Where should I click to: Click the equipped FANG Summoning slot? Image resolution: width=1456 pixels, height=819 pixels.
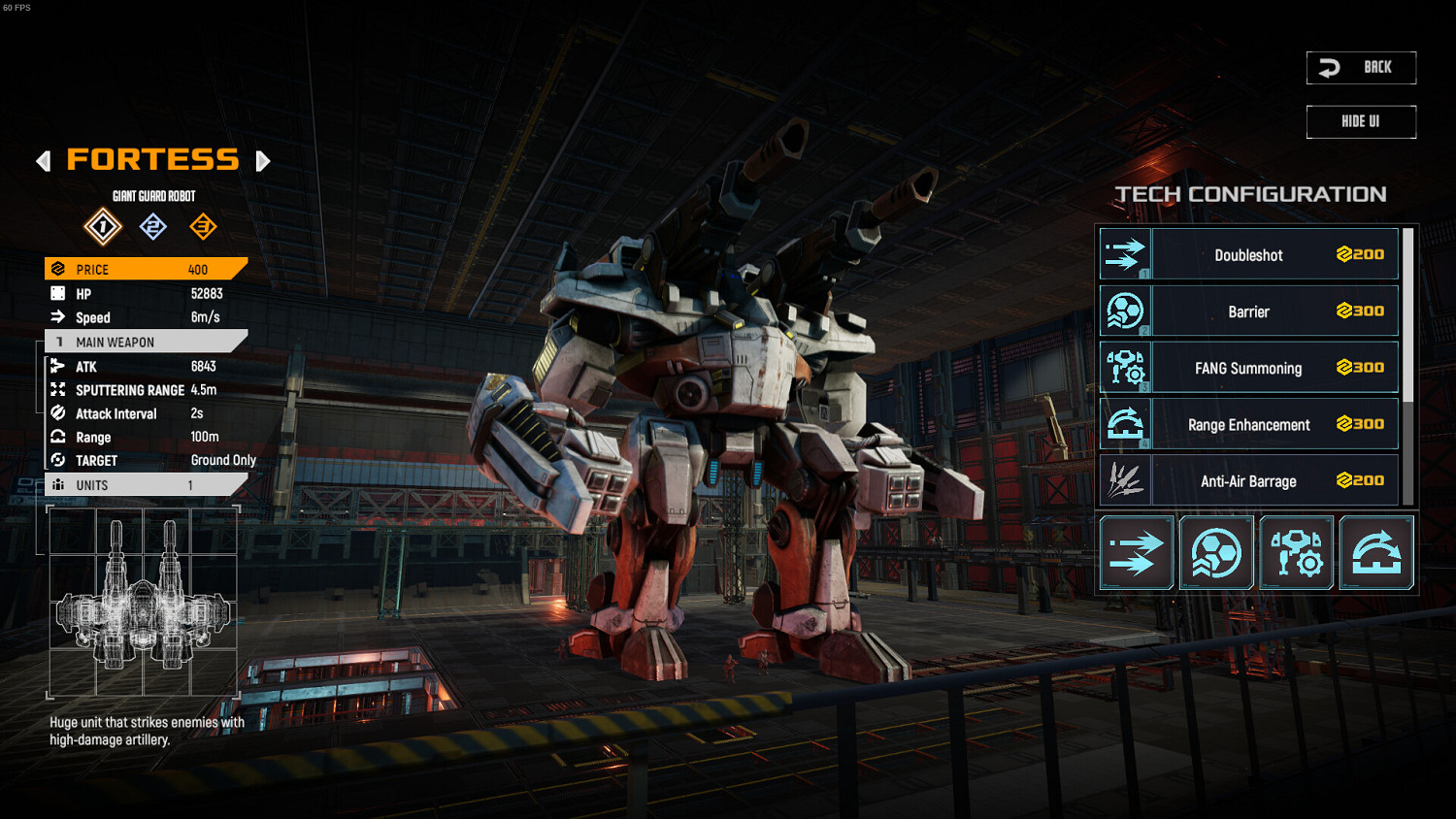coord(1297,553)
